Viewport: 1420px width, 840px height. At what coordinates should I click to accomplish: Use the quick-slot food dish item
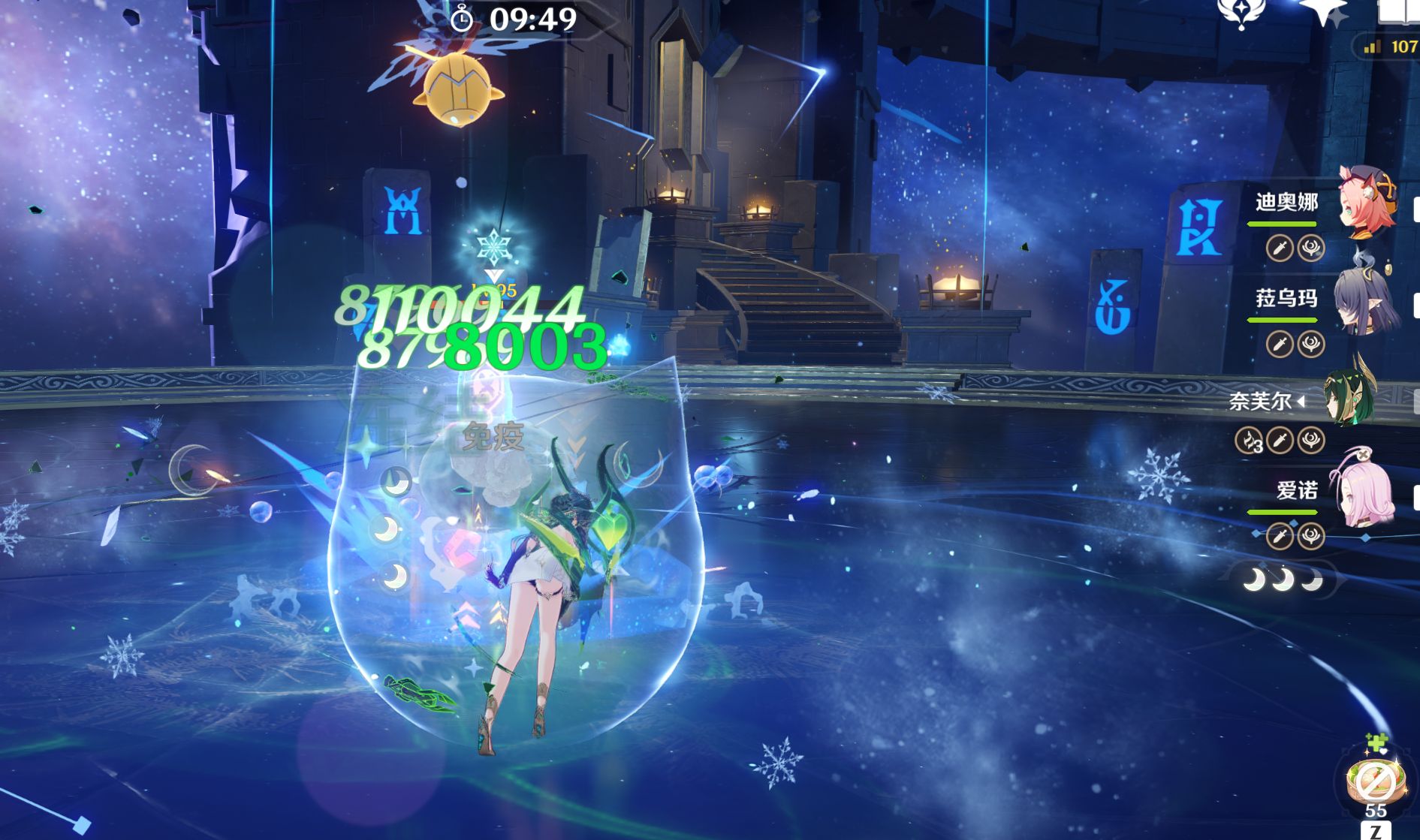[1376, 782]
